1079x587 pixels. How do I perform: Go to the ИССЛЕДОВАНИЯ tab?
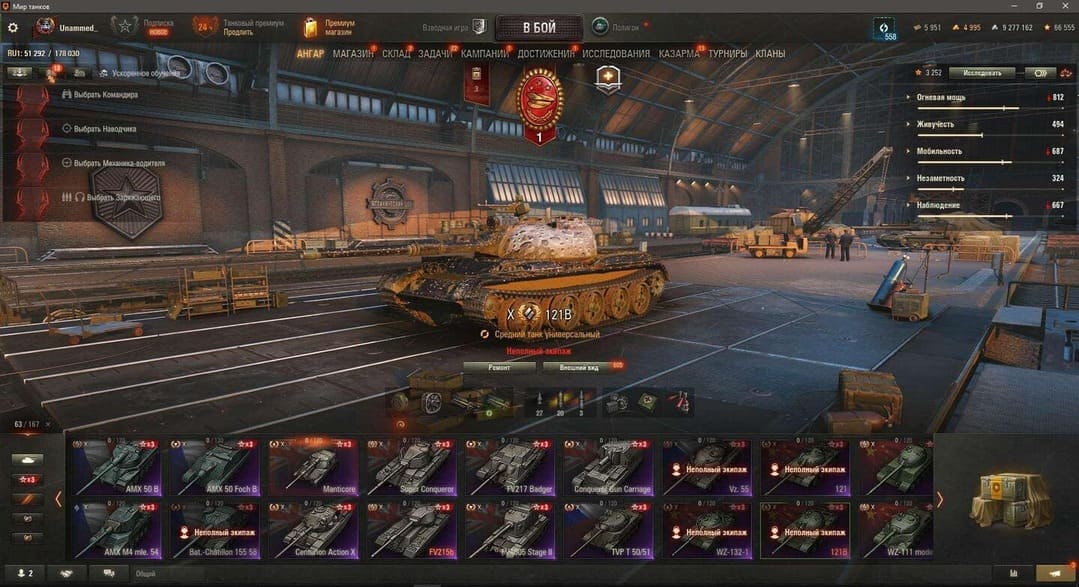(x=616, y=53)
